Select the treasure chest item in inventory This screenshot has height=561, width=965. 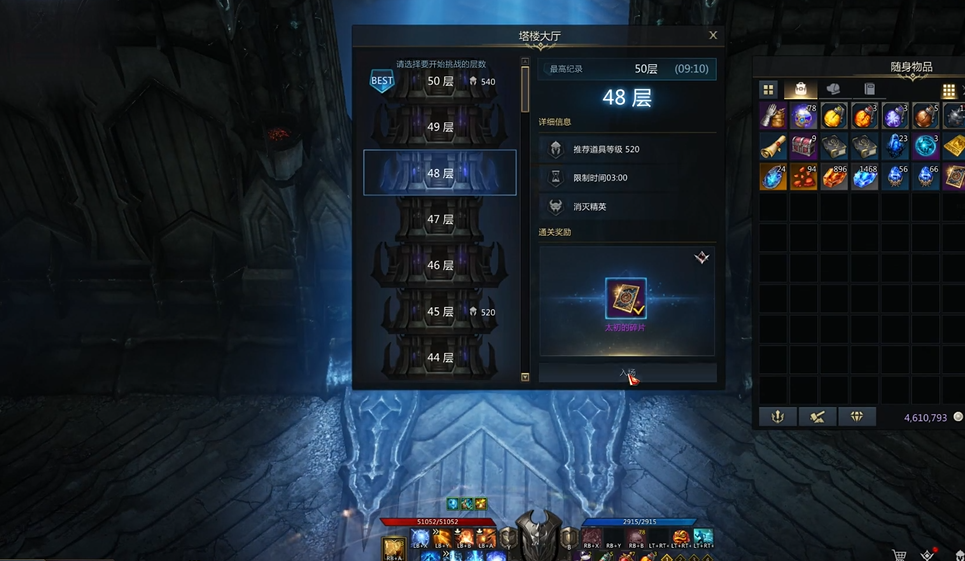(x=803, y=146)
